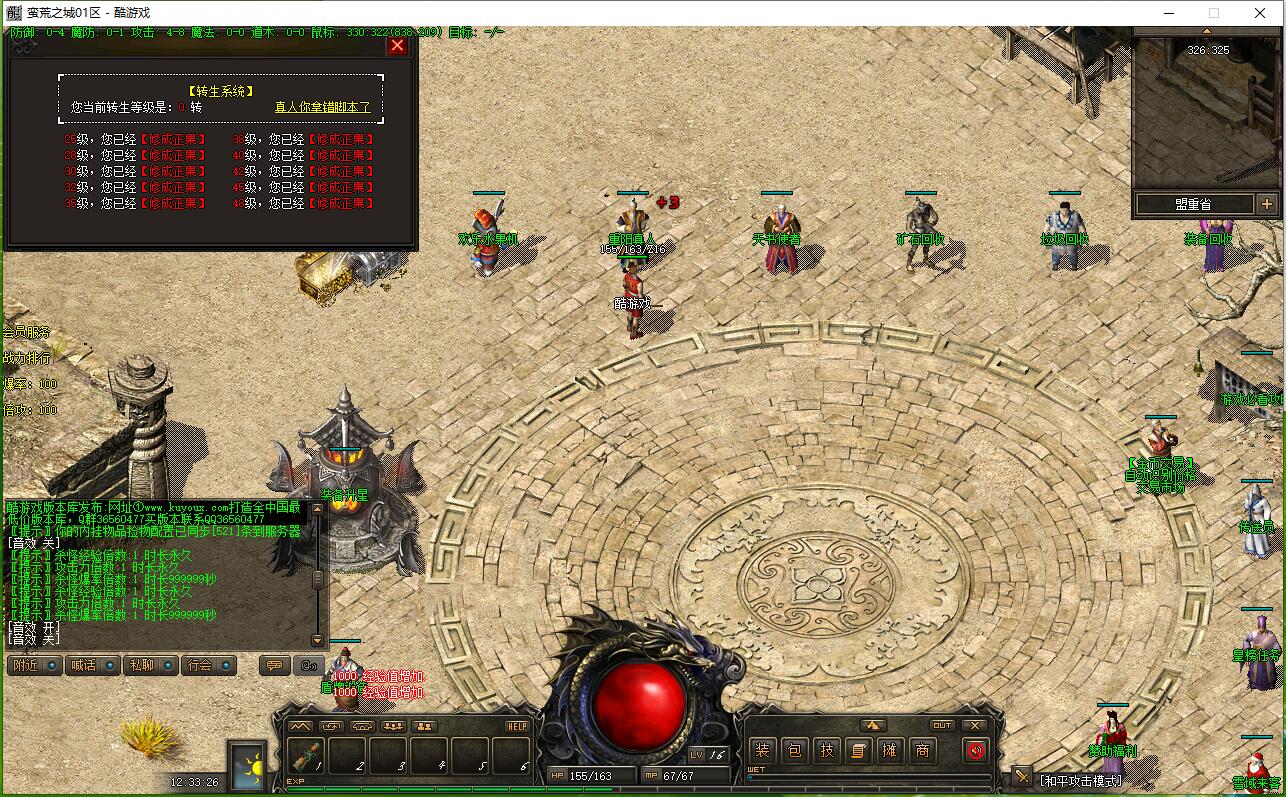Minimize the game window
Image resolution: width=1286 pixels, height=797 pixels.
click(x=1168, y=13)
